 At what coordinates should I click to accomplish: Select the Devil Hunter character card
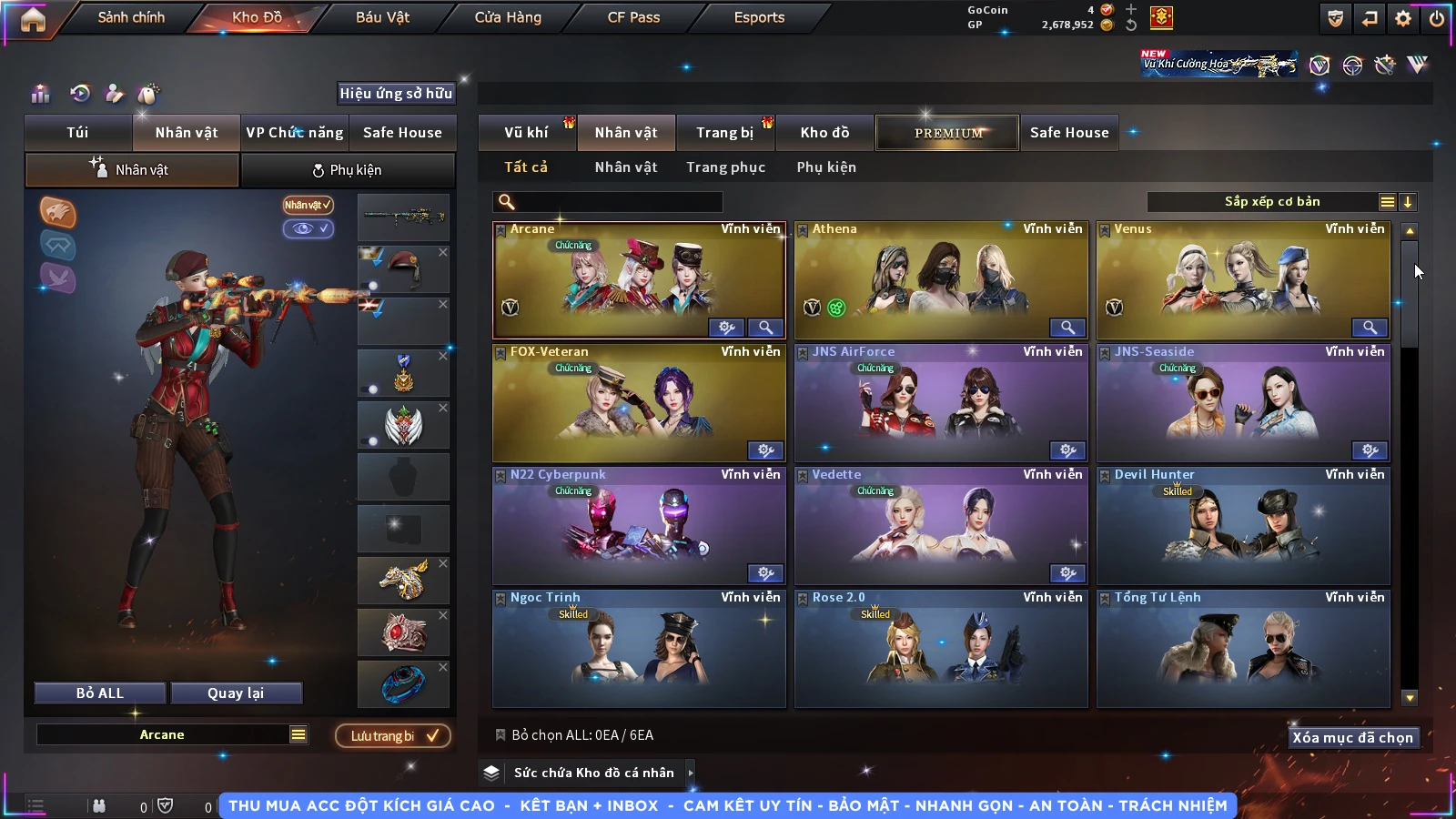coord(1242,526)
